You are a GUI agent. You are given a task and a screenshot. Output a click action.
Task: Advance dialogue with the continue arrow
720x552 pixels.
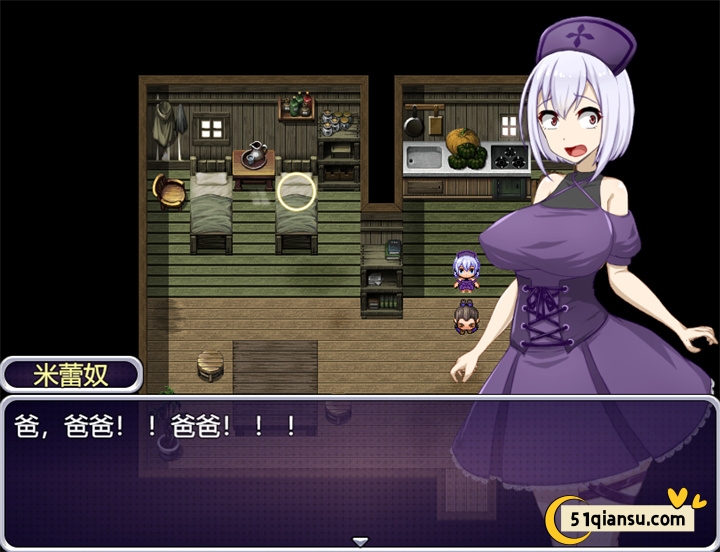tap(360, 541)
